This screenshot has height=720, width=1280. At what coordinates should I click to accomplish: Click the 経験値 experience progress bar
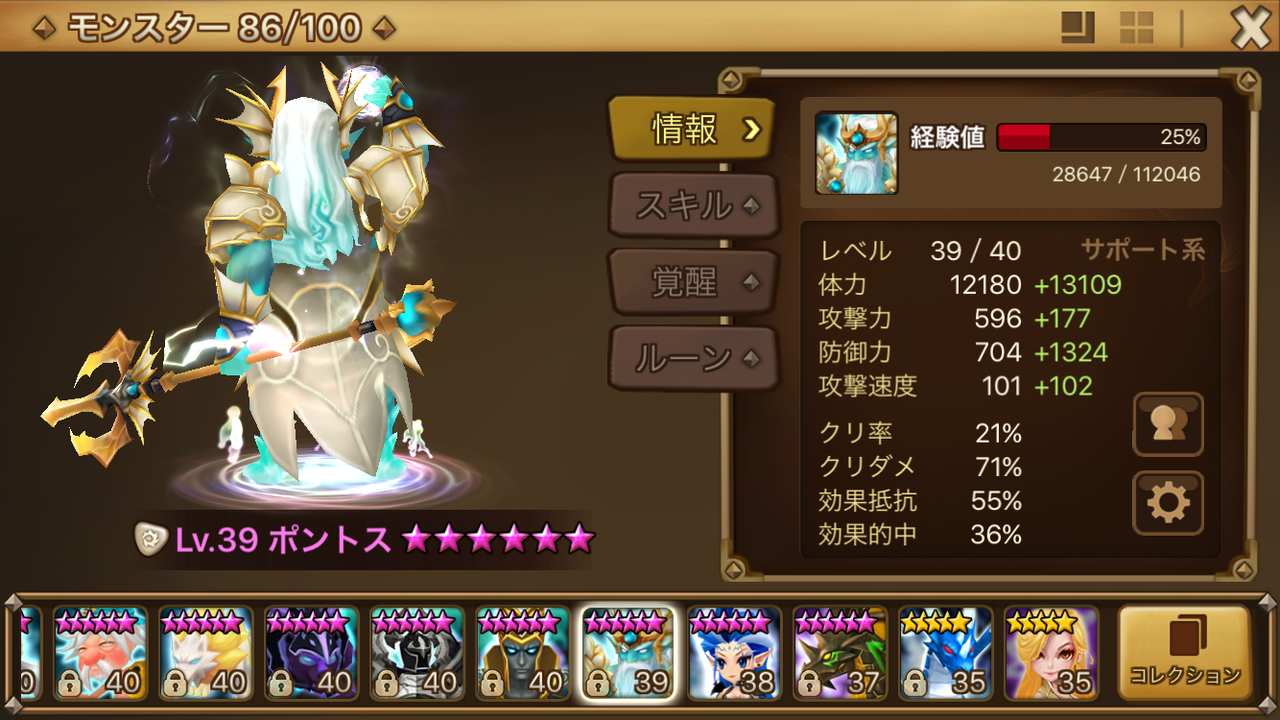click(x=1100, y=137)
